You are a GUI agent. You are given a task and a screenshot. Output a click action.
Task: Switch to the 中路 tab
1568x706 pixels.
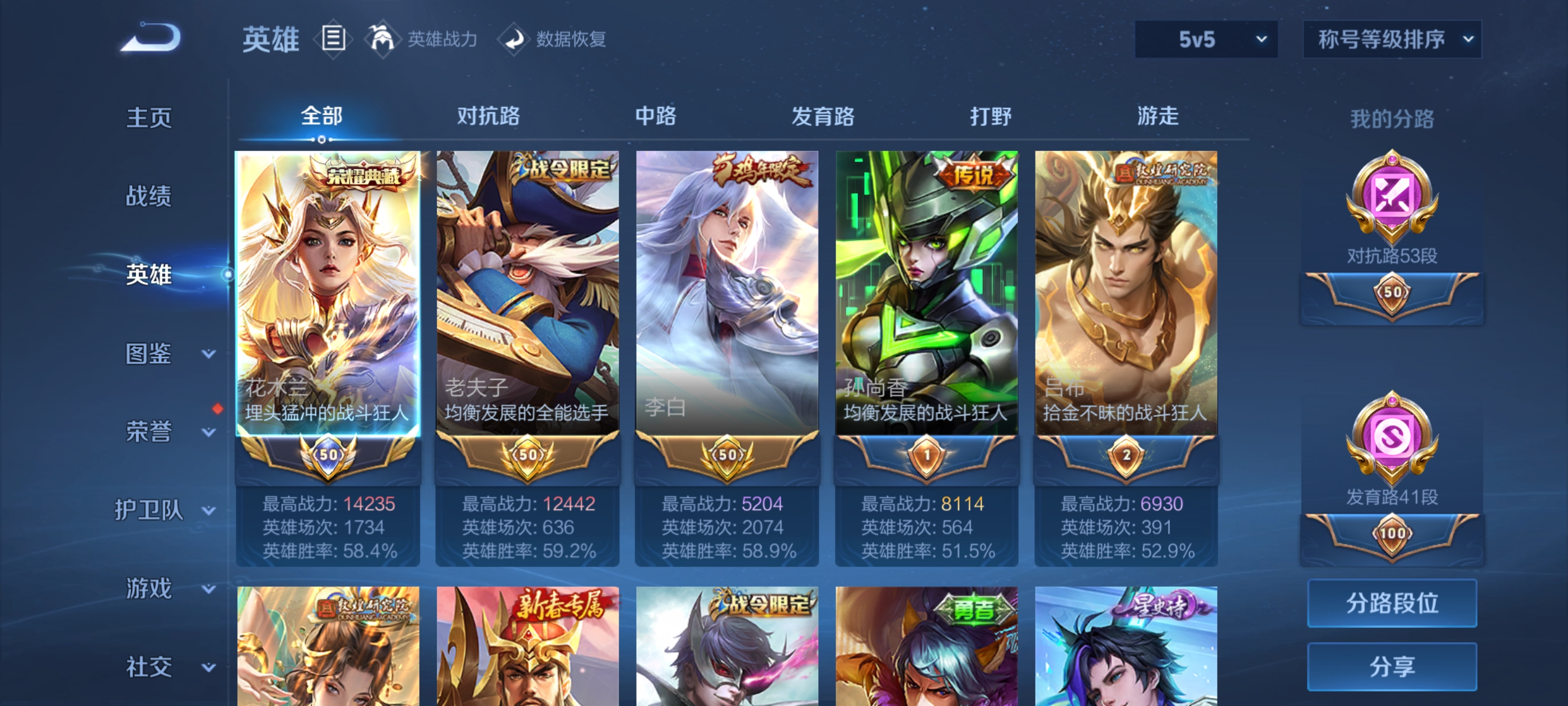(x=654, y=117)
